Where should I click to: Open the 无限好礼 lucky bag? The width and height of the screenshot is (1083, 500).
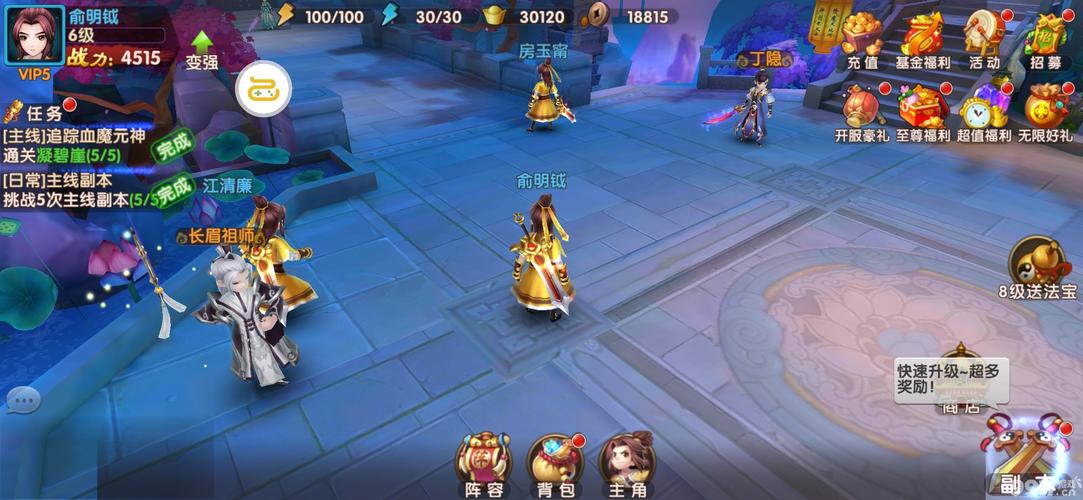pos(1045,108)
